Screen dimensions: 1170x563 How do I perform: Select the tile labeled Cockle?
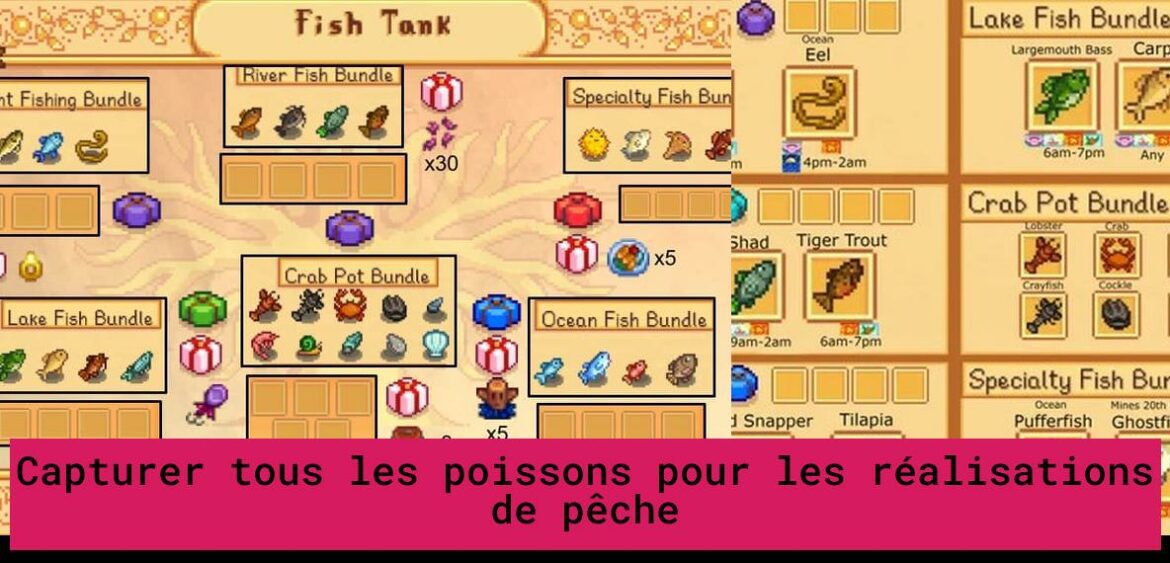coord(1116,314)
